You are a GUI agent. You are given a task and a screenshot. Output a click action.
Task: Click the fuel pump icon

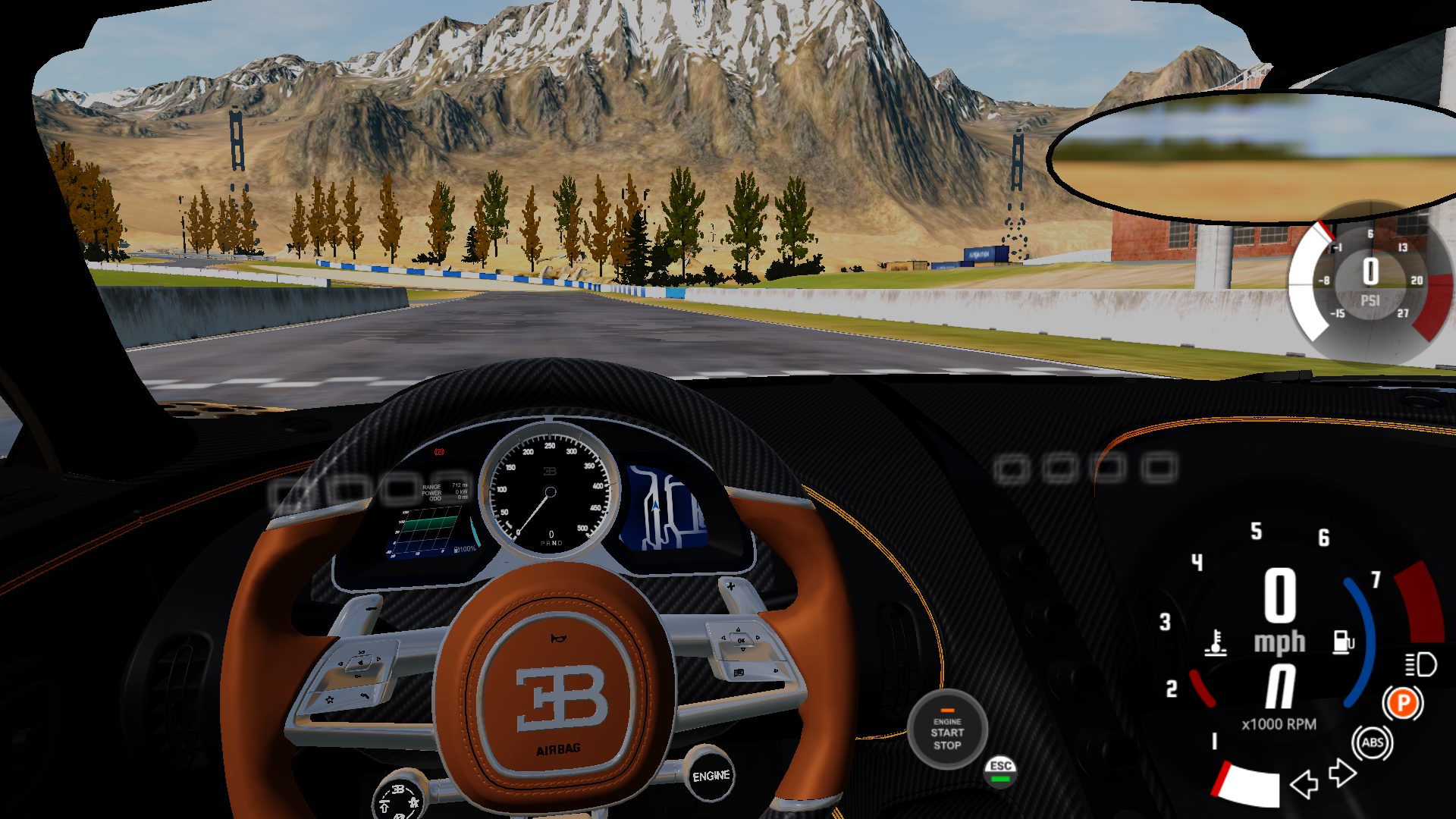tap(1343, 642)
